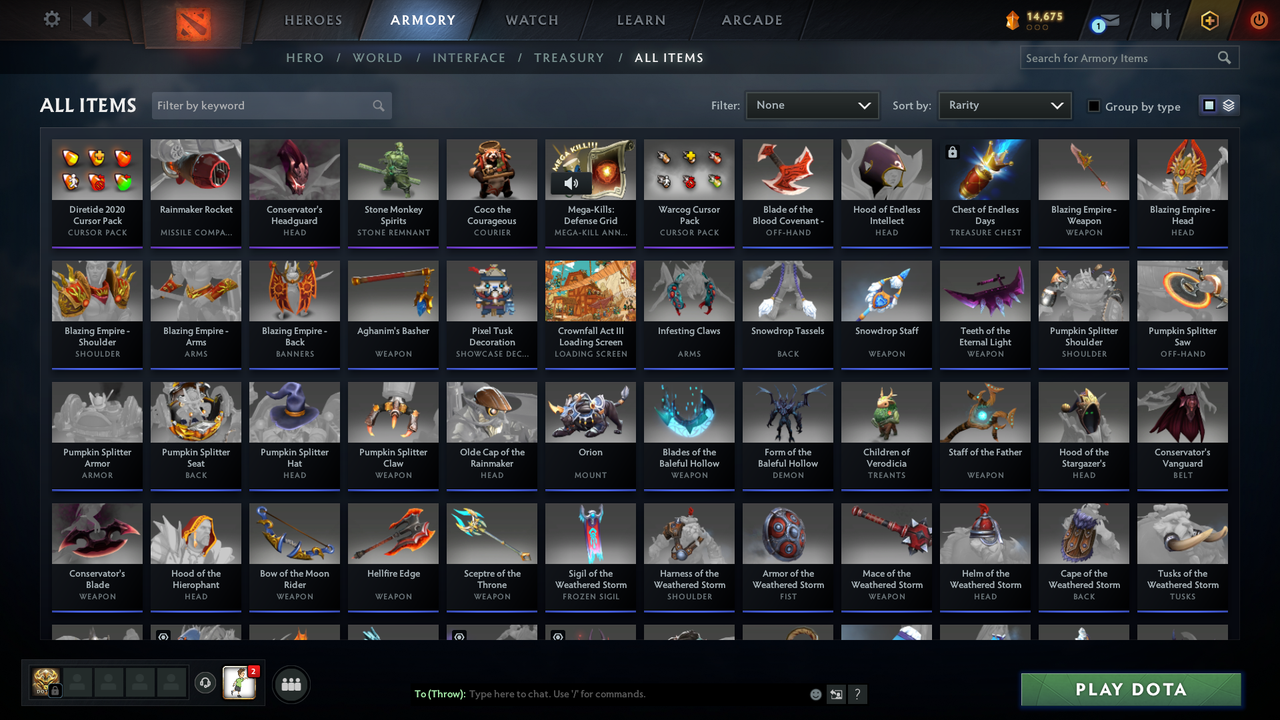The image size is (1280, 720).
Task: Click the shield and sword loadout icon
Action: (1160, 20)
